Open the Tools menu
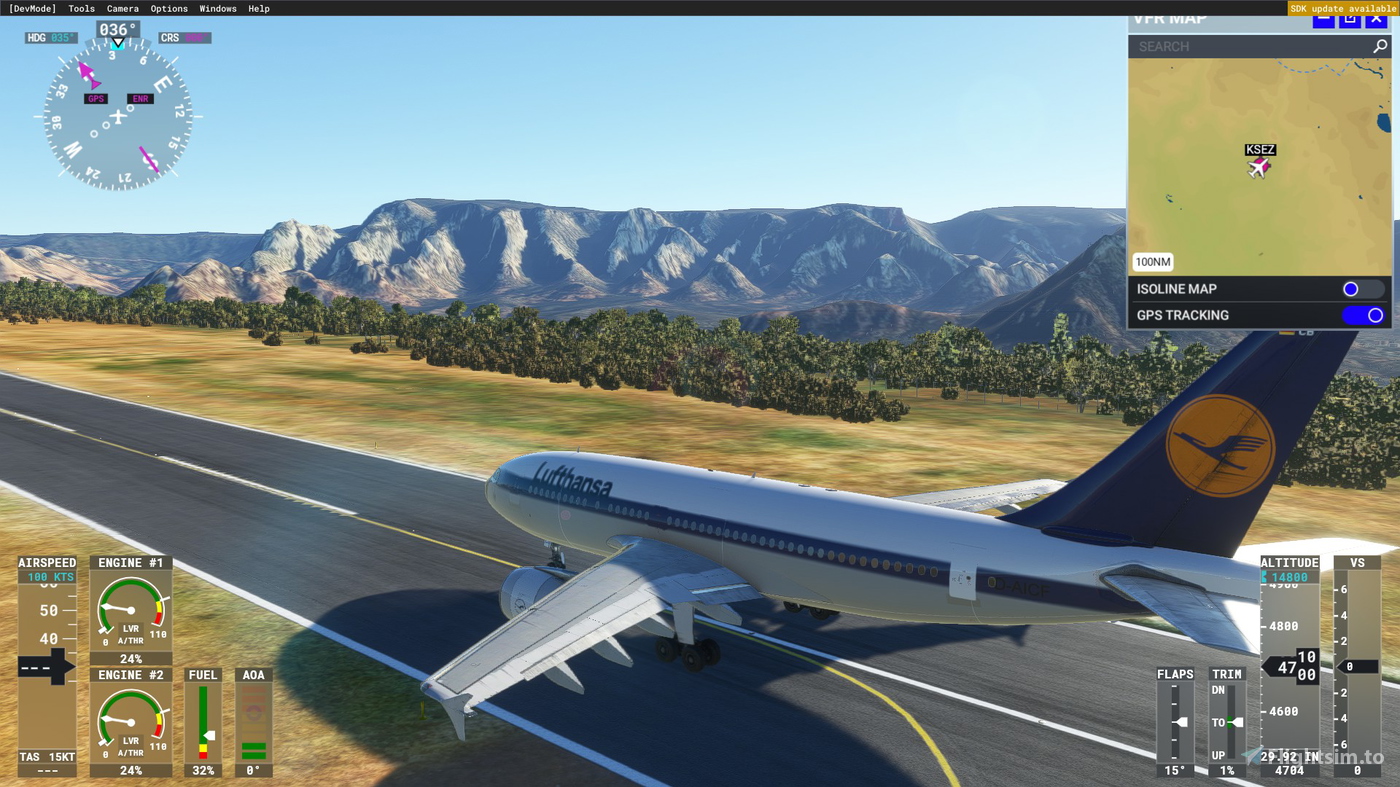 point(80,8)
